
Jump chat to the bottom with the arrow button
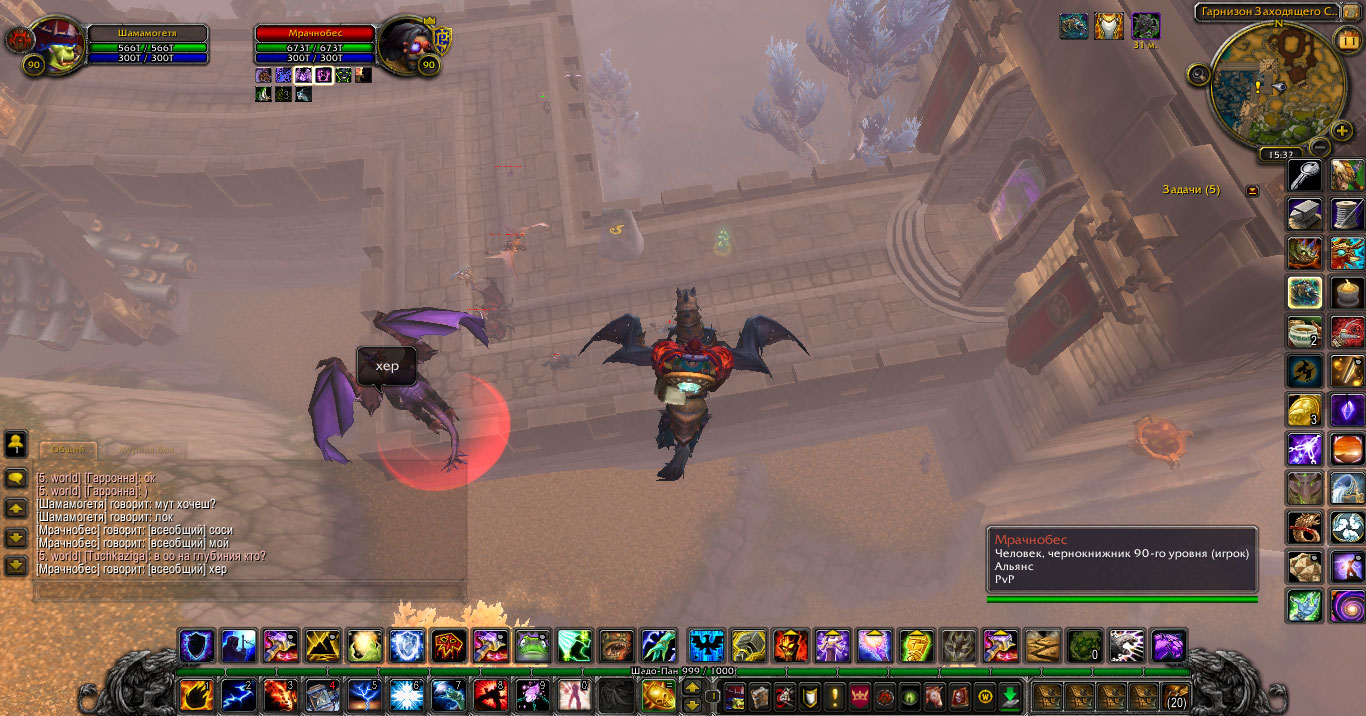pyautogui.click(x=16, y=566)
